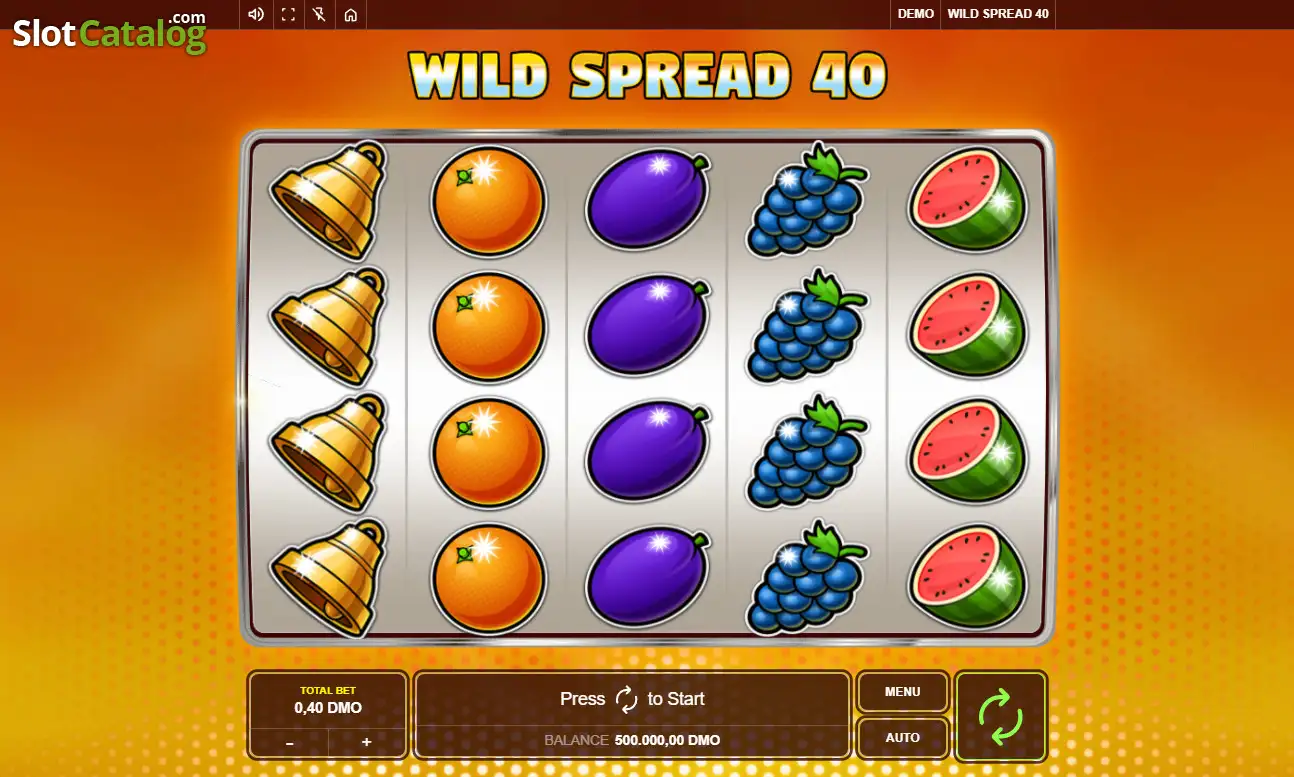Toggle pointer-off mode in top toolbar
The width and height of the screenshot is (1294, 777).
click(x=319, y=15)
